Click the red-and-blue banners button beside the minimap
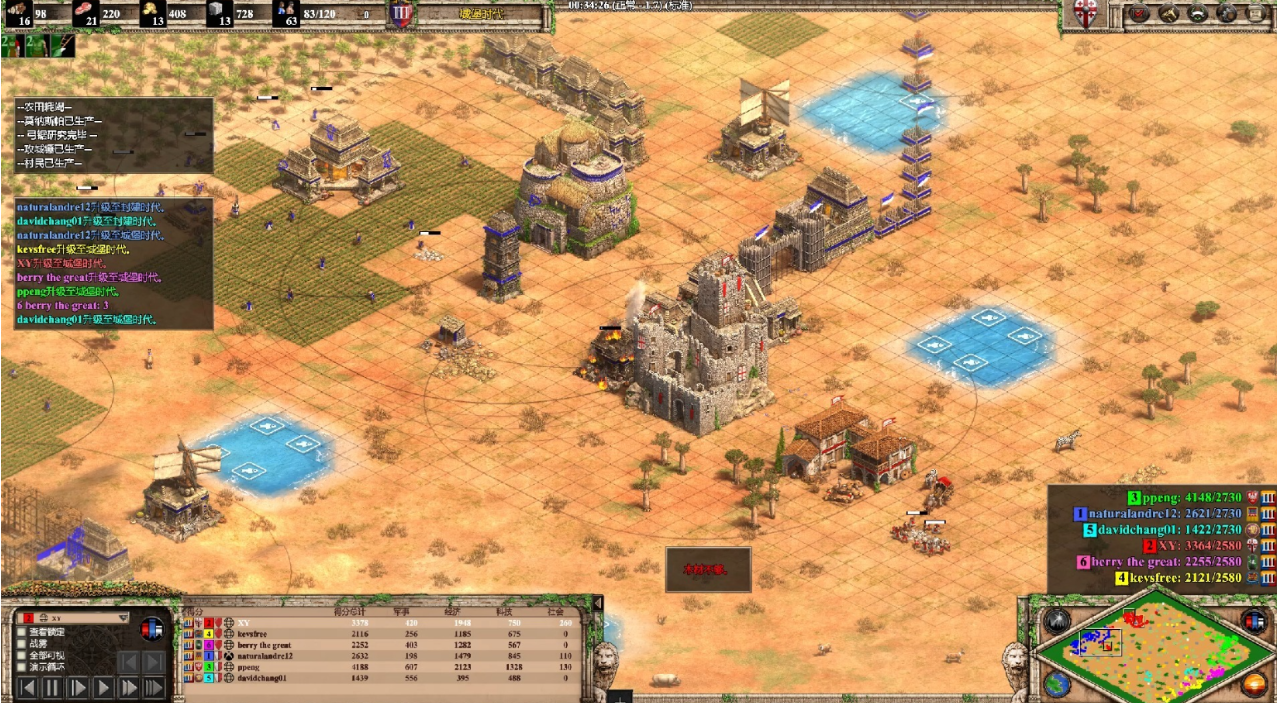1278x703 pixels. 1253,620
